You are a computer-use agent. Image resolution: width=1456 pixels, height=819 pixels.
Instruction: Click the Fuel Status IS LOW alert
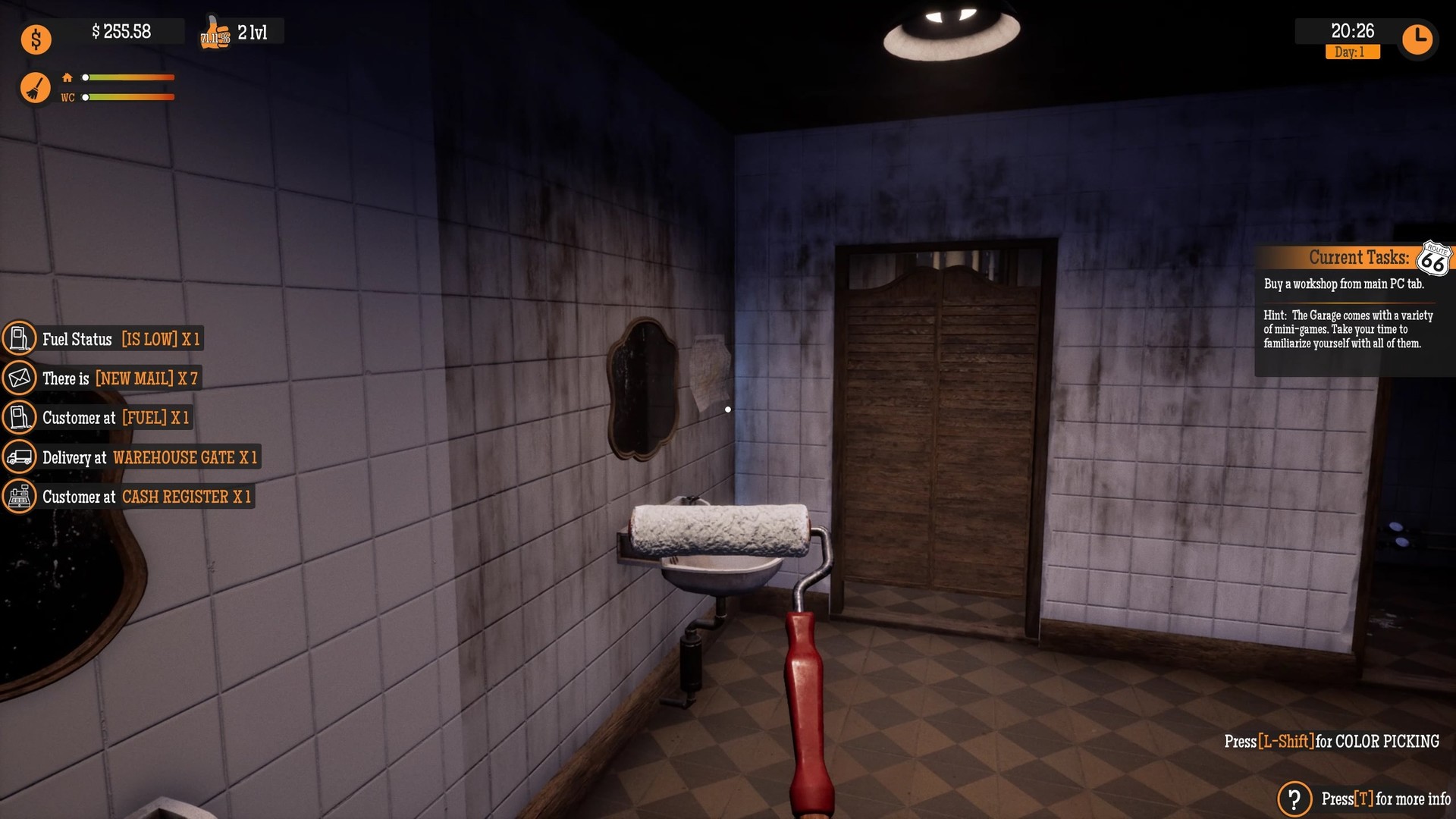coord(121,340)
